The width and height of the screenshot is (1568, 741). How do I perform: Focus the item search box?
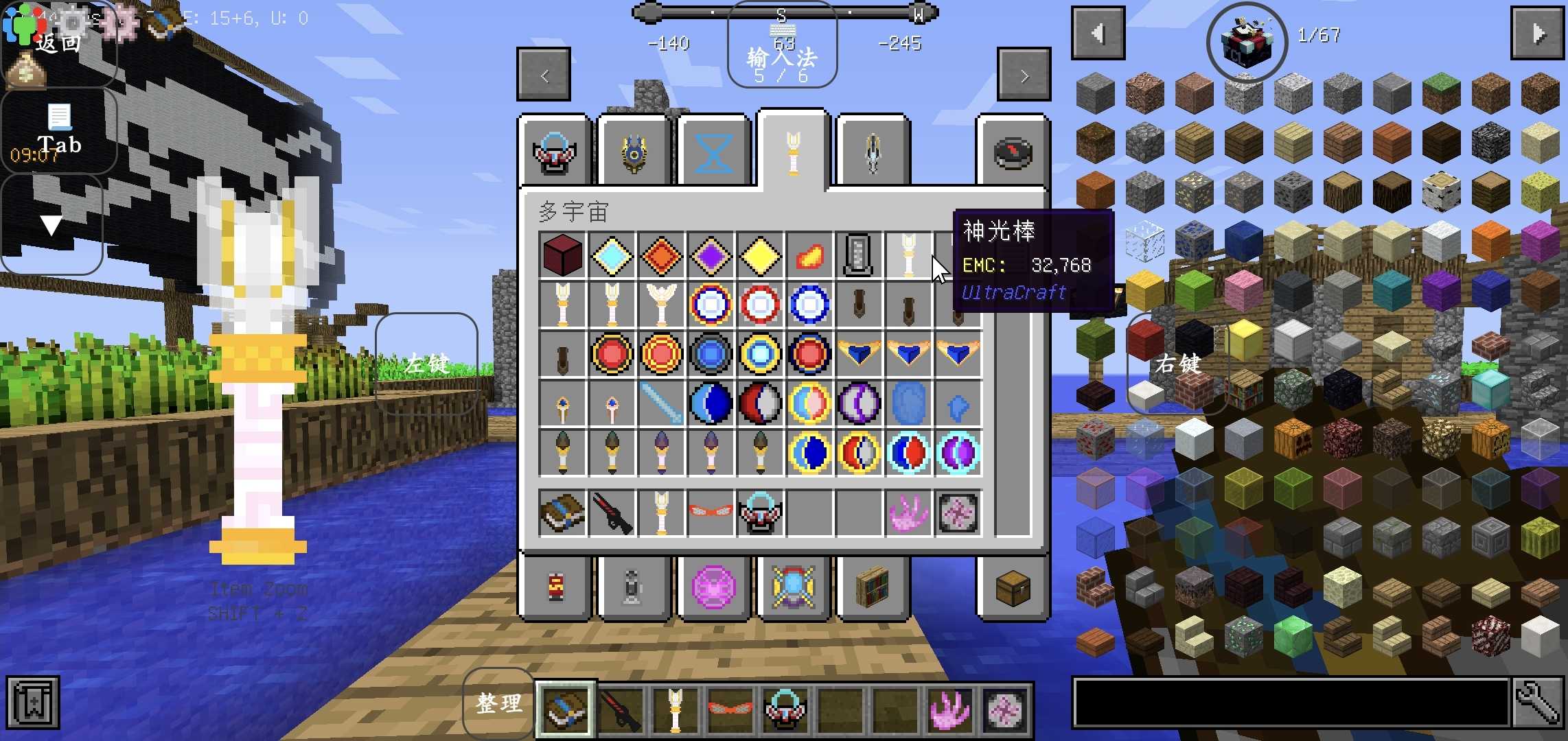1291,703
